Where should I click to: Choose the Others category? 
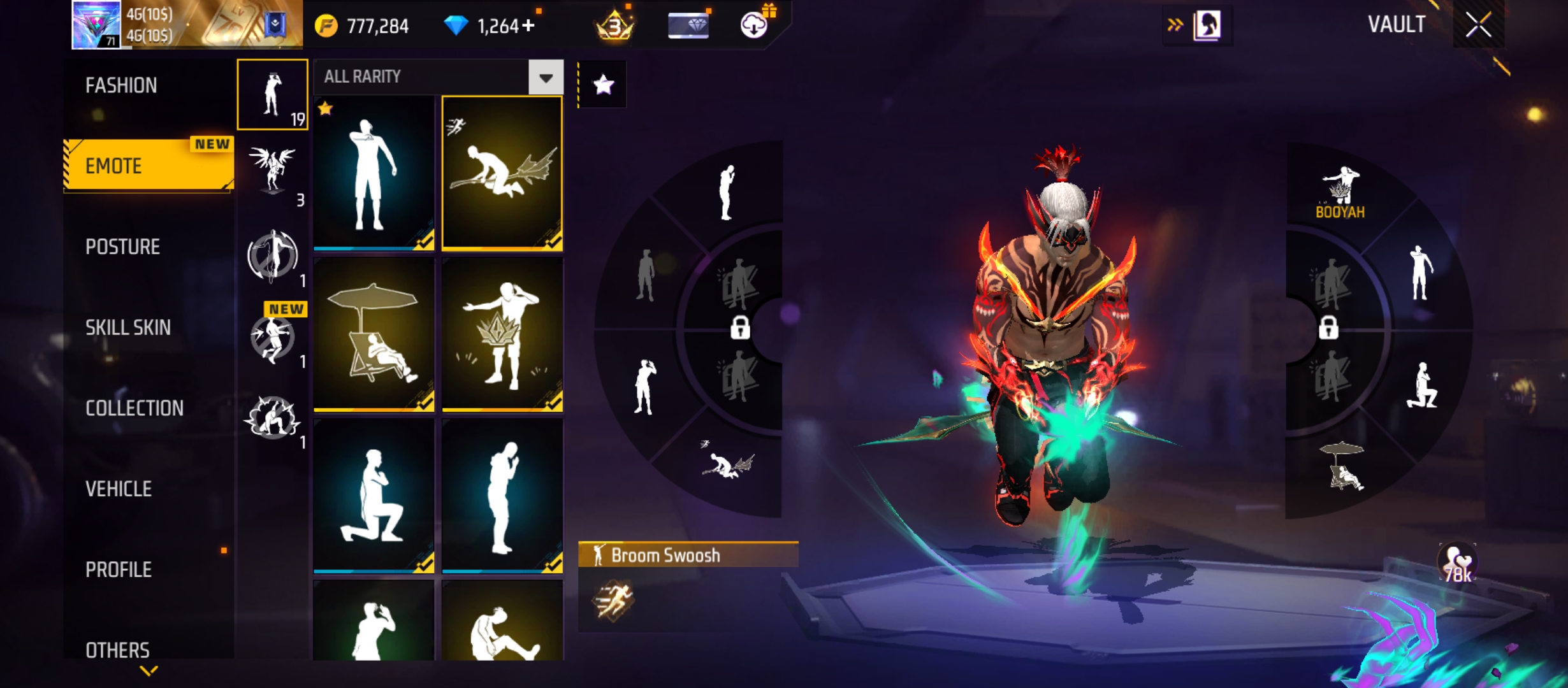[x=118, y=650]
